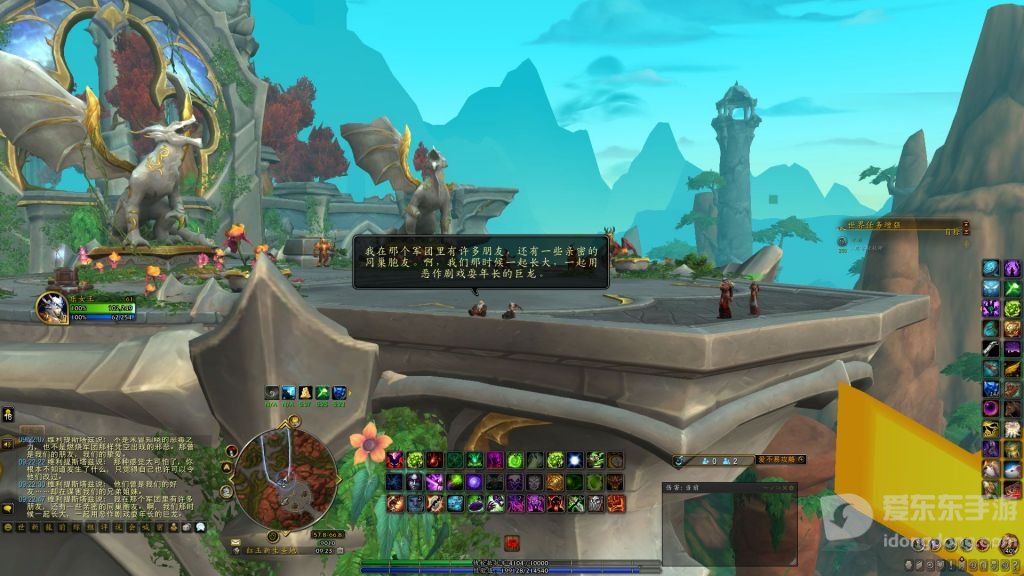The width and height of the screenshot is (1024, 576).
Task: Click the small red portrait left of minimap
Action: point(232,450)
